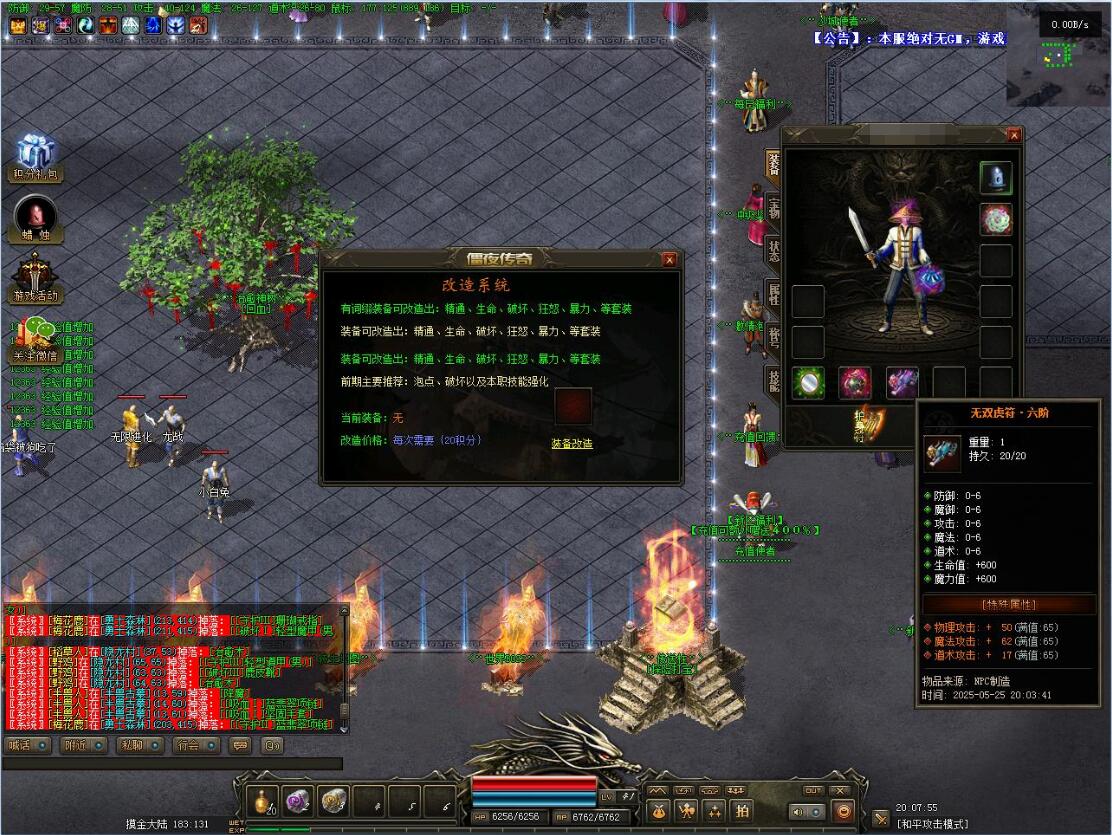This screenshot has width=1112, height=835.
Task: Click the 拍 auction button
Action: pos(741,810)
